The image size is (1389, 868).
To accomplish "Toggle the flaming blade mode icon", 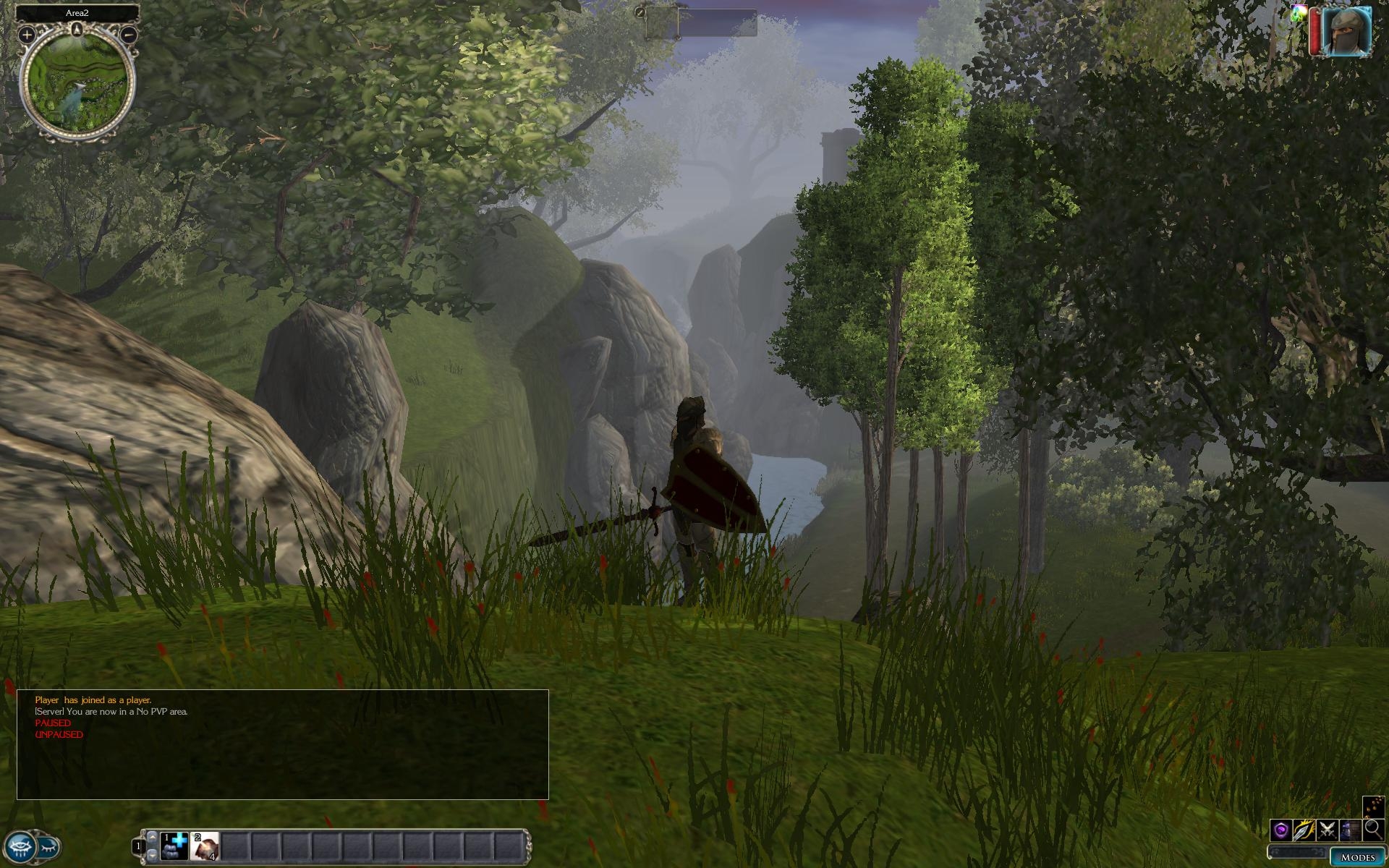I will 1304,830.
